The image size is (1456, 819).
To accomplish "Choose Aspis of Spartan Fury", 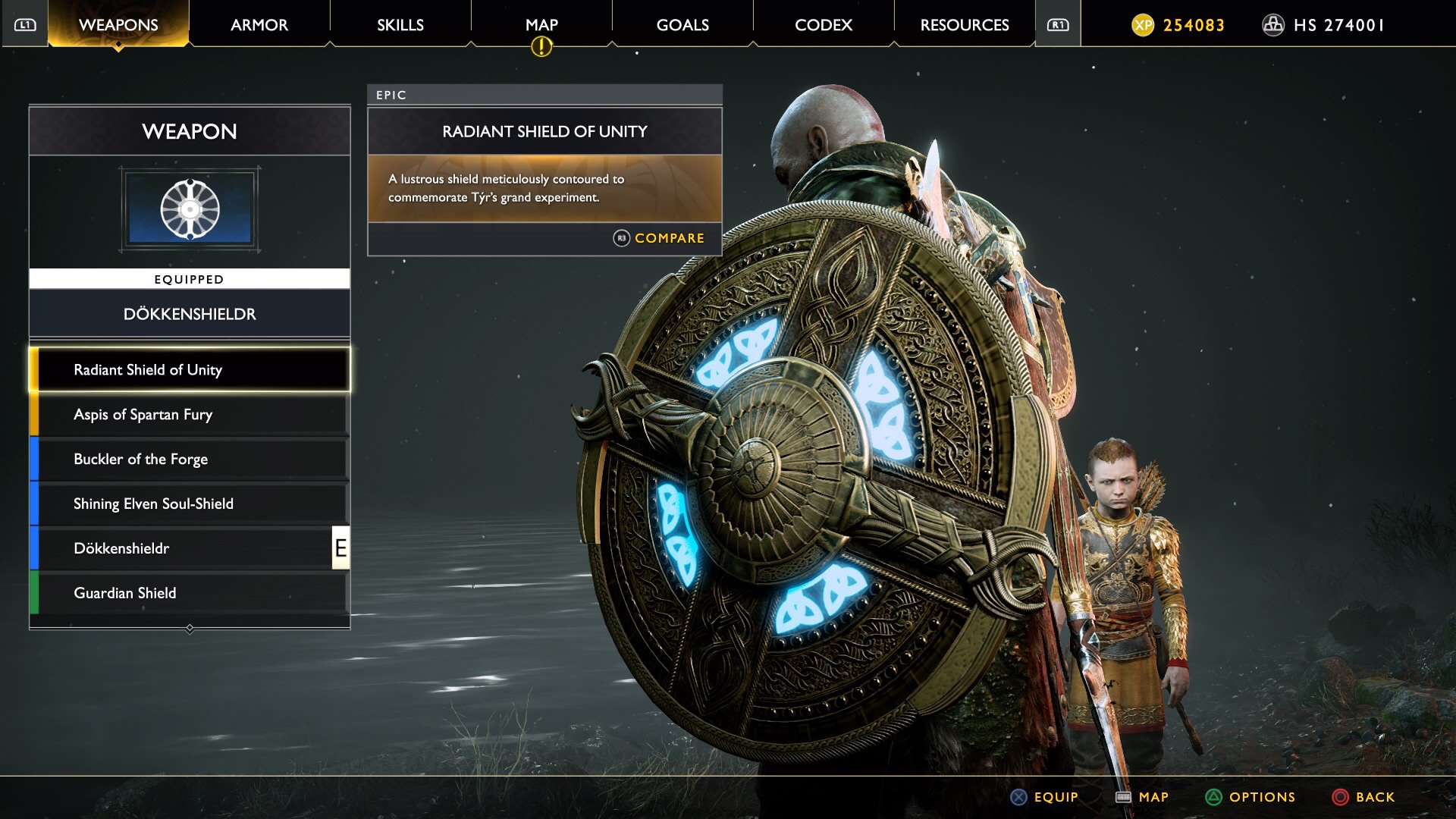I will [190, 415].
